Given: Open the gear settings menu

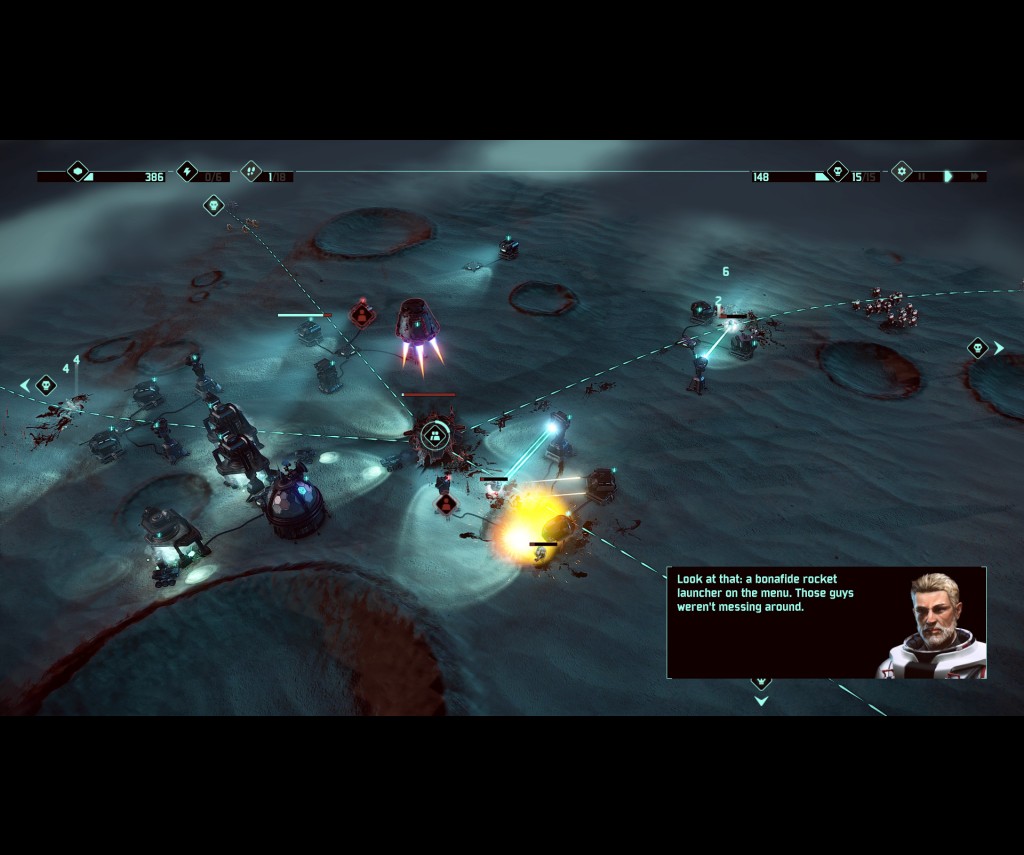Looking at the screenshot, I should point(902,172).
